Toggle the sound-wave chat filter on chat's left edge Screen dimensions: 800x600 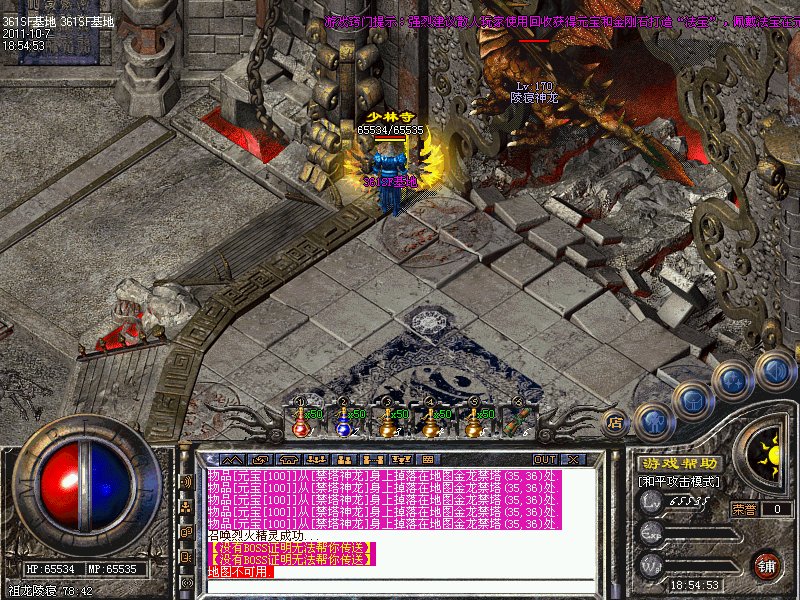(x=186, y=481)
